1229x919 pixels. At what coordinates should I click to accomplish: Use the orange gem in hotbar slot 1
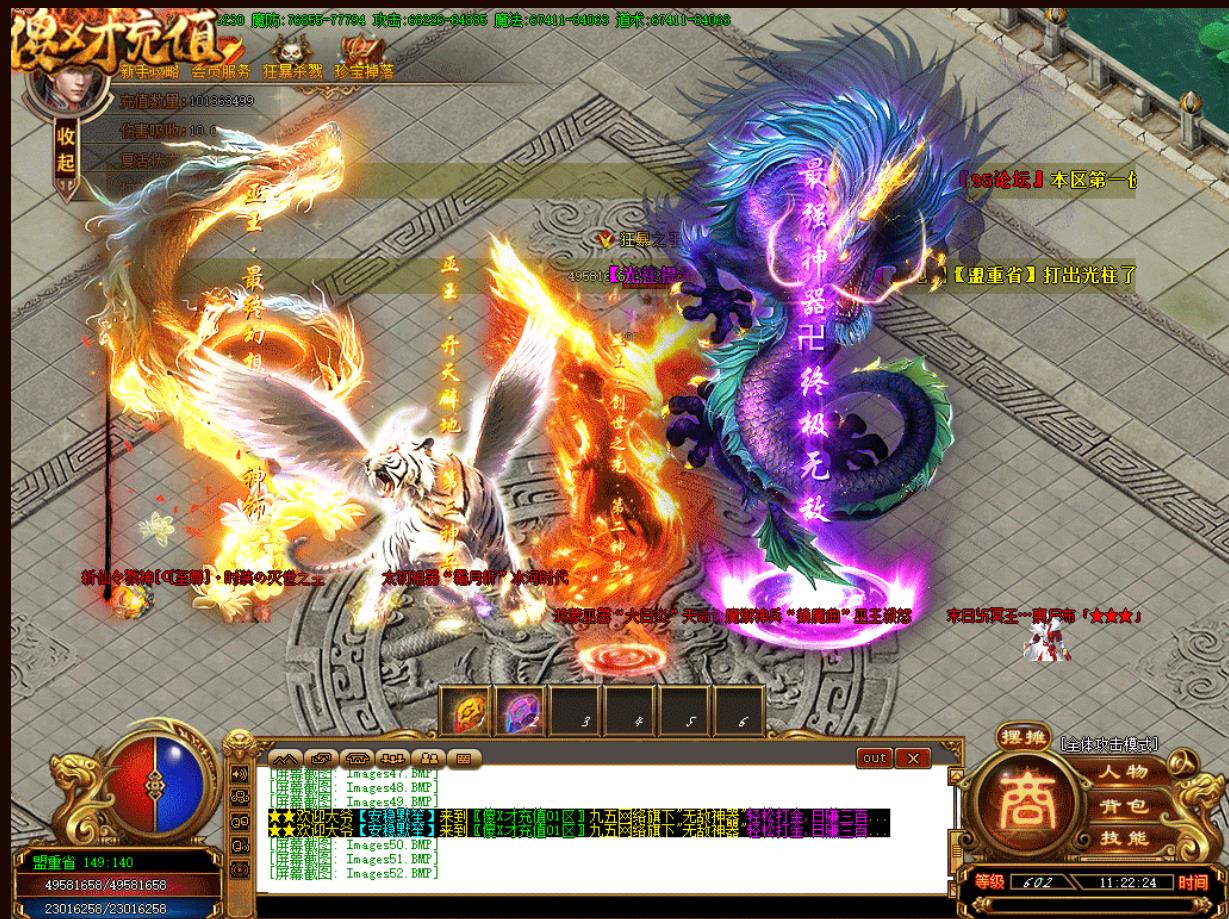466,712
